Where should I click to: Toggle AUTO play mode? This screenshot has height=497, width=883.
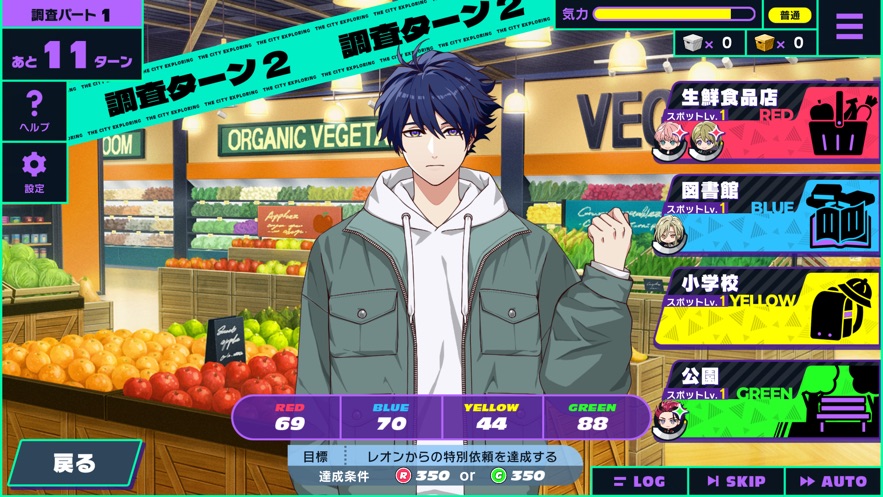pos(833,482)
